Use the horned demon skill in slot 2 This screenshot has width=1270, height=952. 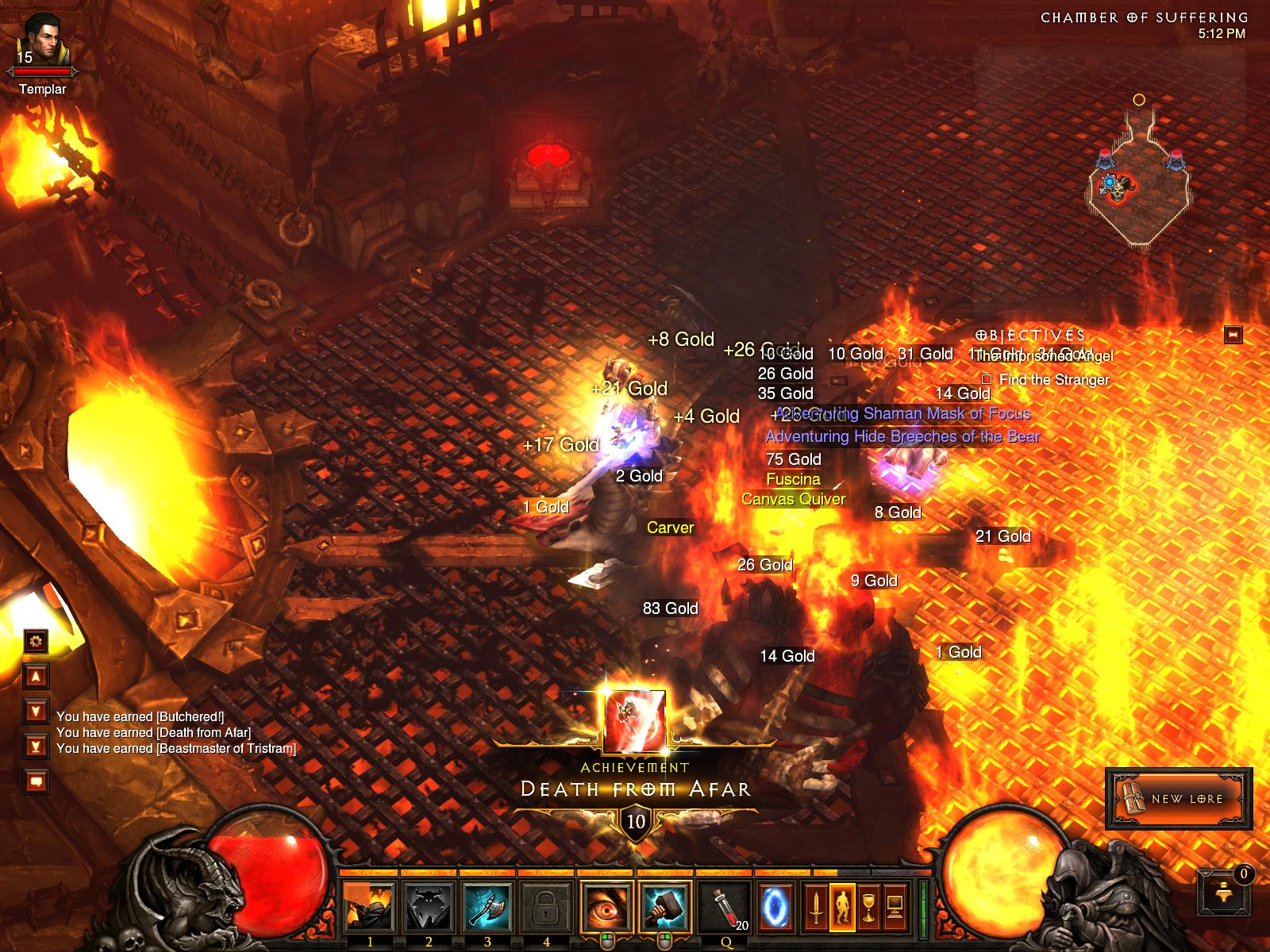pyautogui.click(x=429, y=906)
